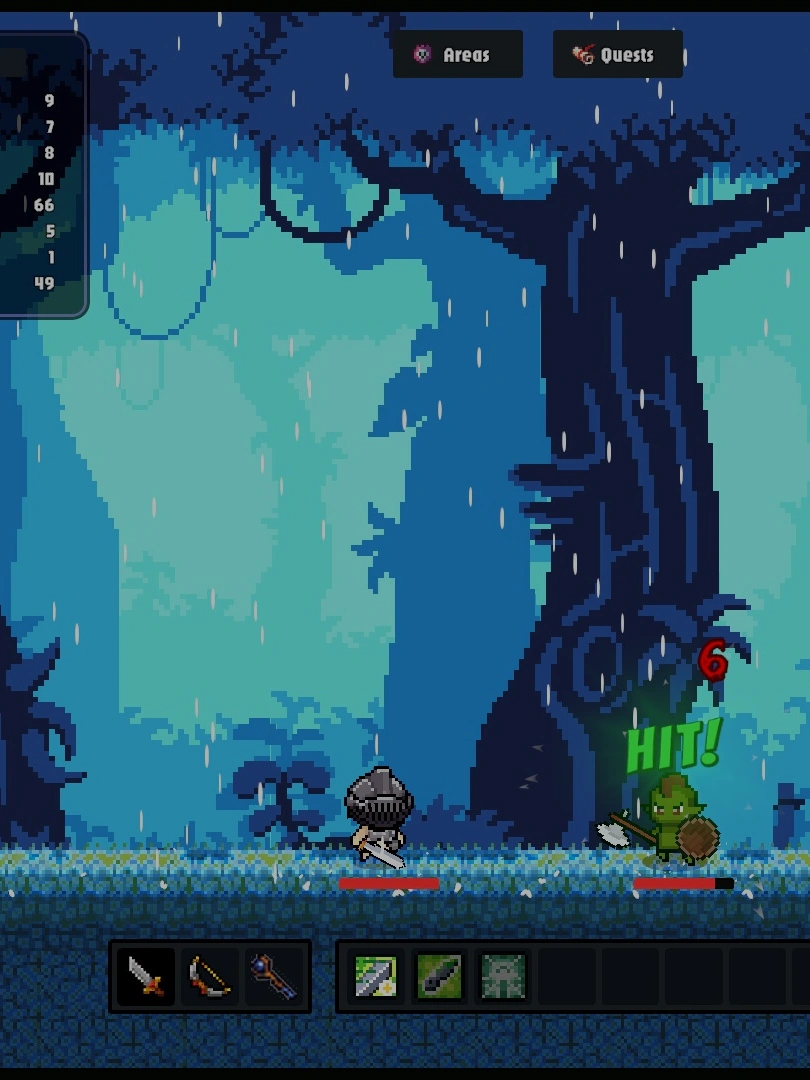Open the Areas menu

coord(457,55)
